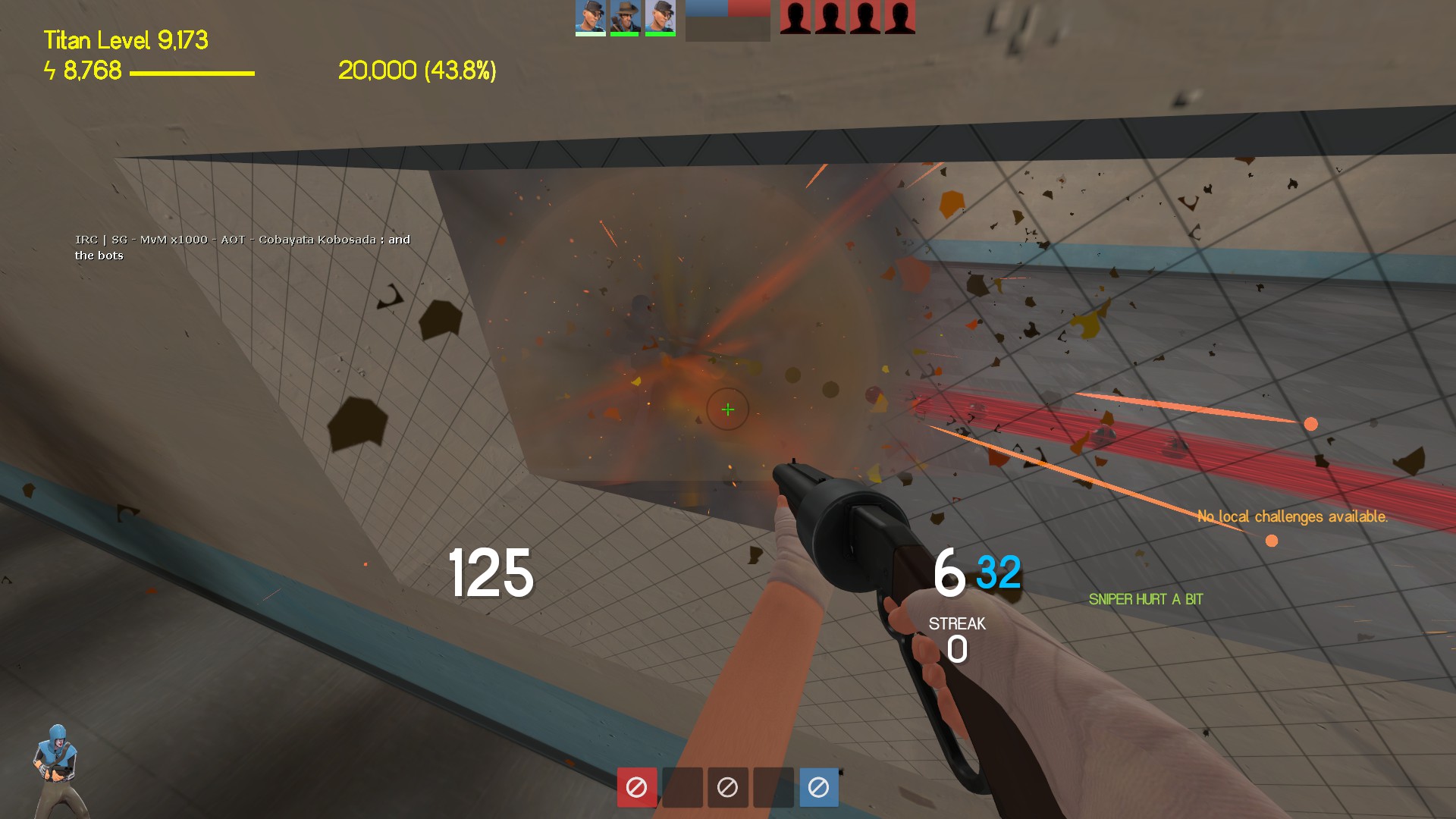Click the Scout class model portrait

pos(55,770)
